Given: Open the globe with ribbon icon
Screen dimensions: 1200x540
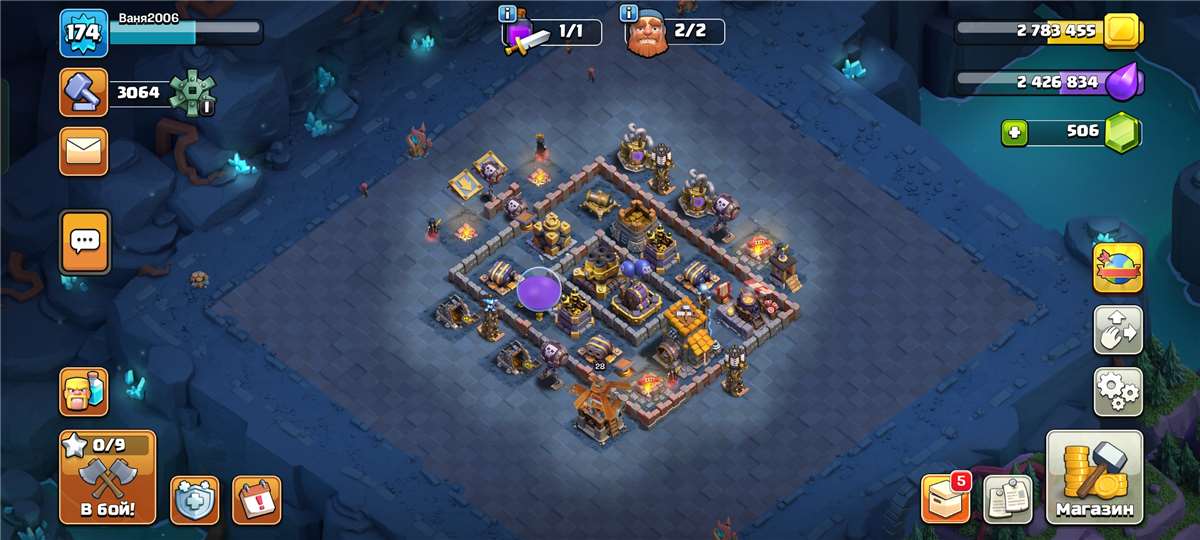Looking at the screenshot, I should point(1118,268).
